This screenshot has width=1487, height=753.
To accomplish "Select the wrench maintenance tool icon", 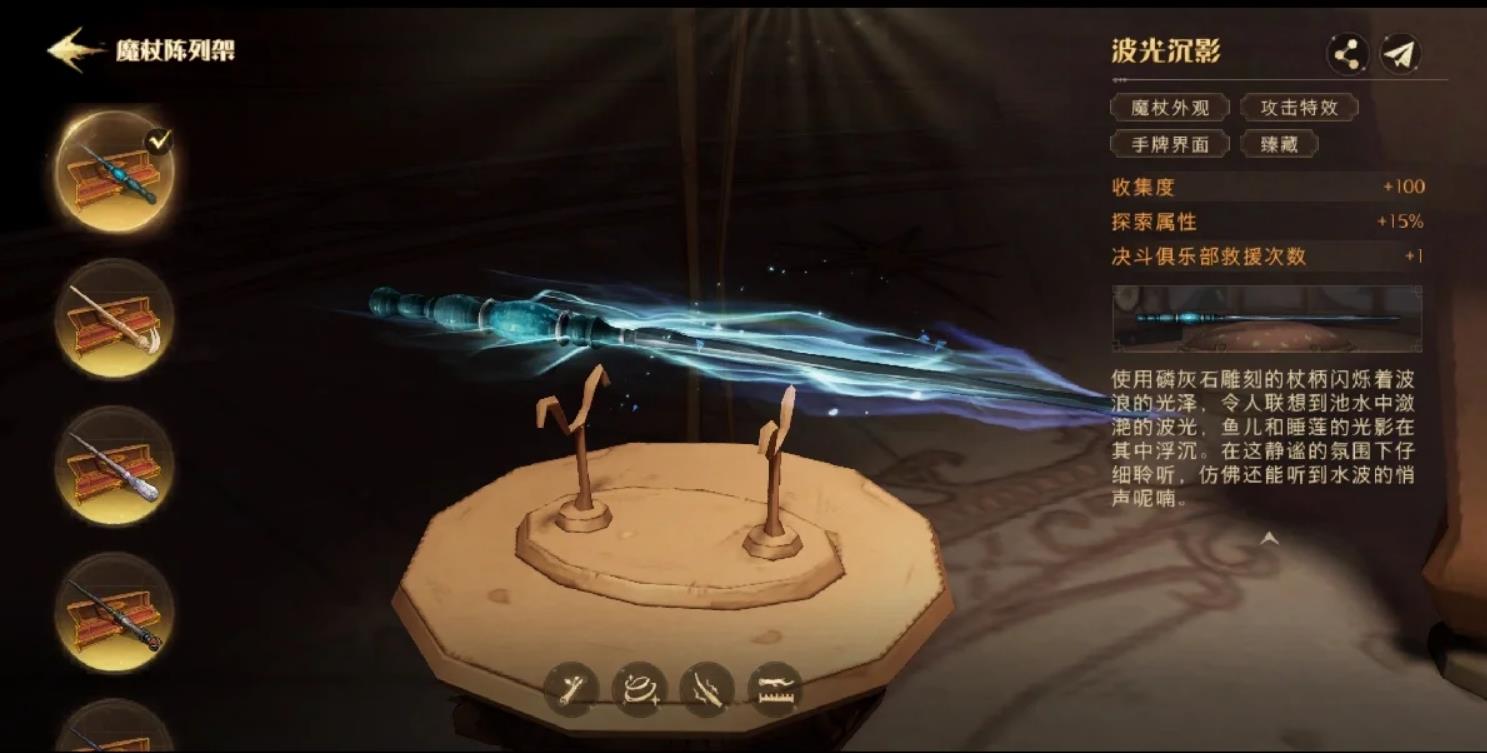I will pos(570,688).
